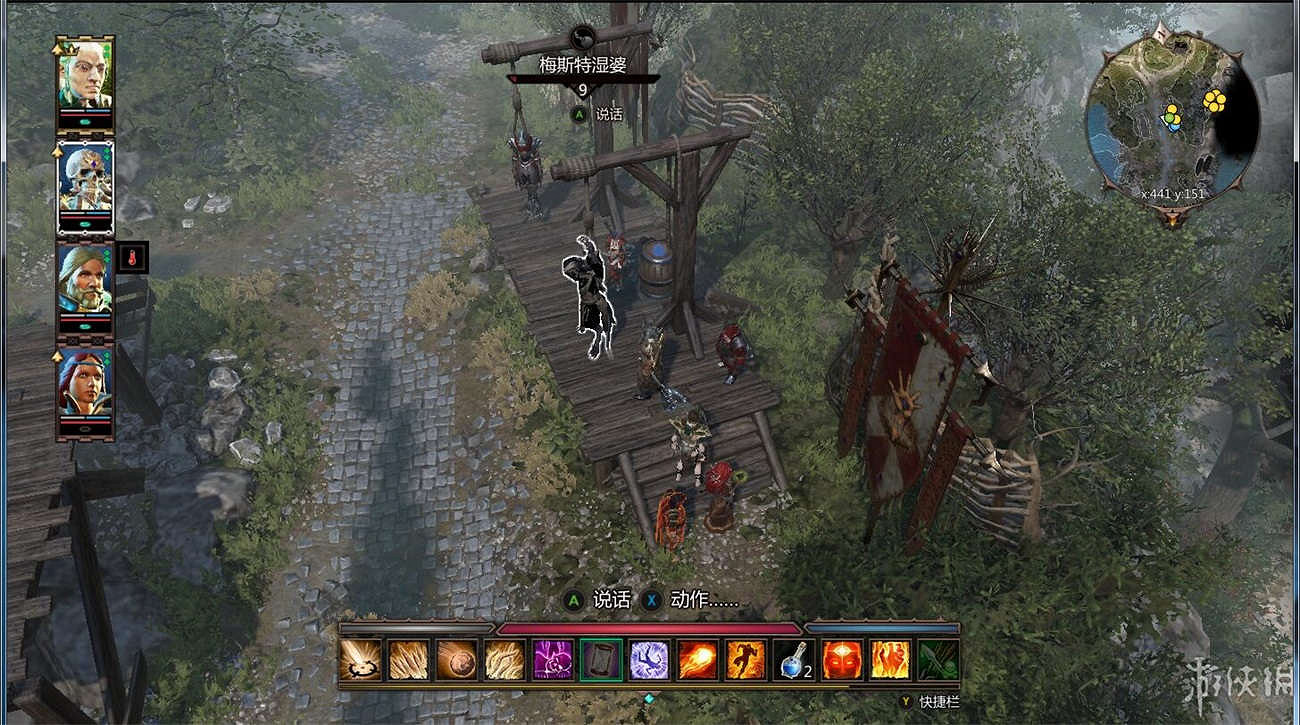The width and height of the screenshot is (1300, 725).
Task: Activate the red glowing face skill
Action: click(842, 660)
